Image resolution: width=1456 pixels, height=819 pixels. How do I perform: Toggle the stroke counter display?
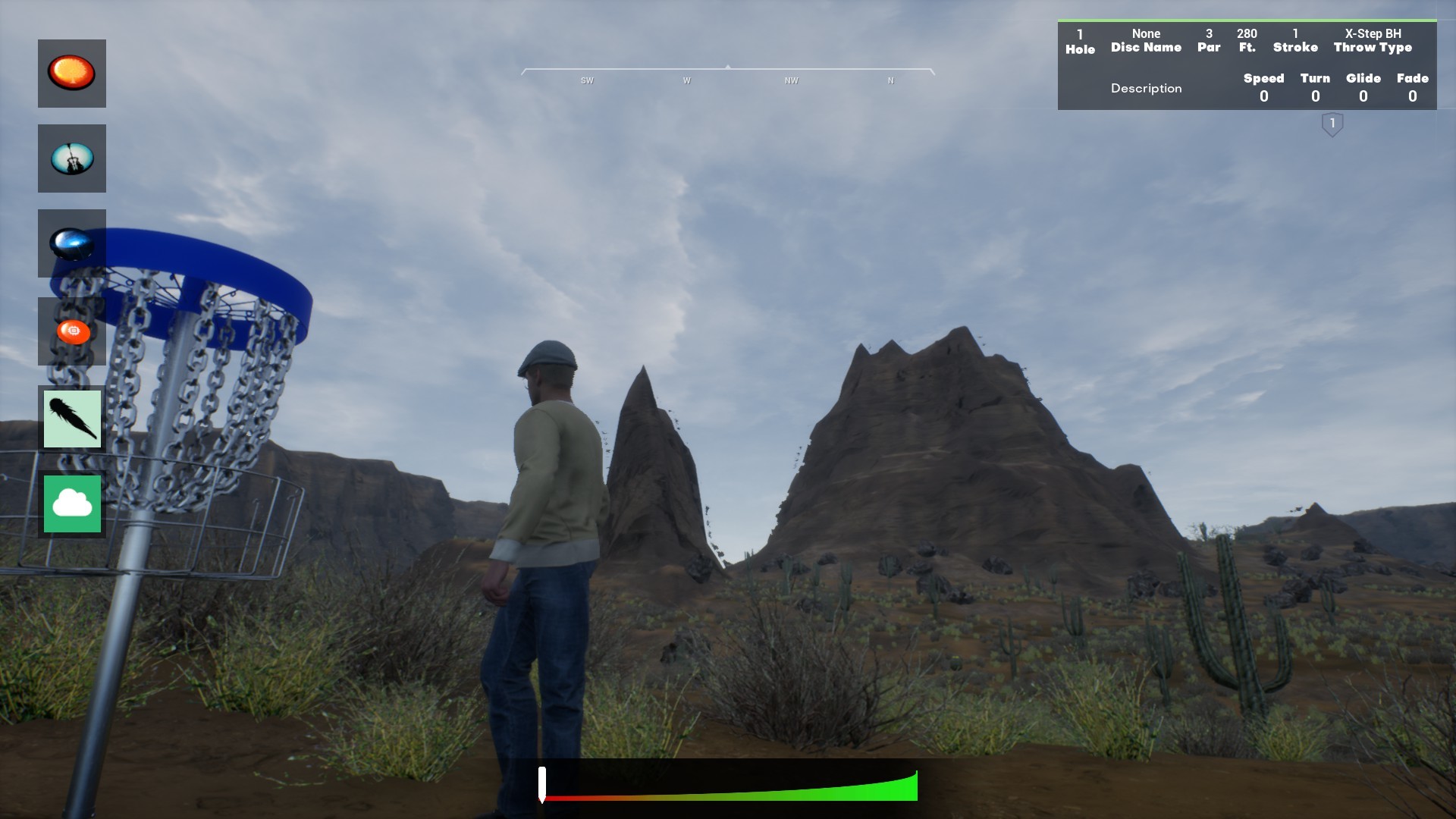(1296, 40)
